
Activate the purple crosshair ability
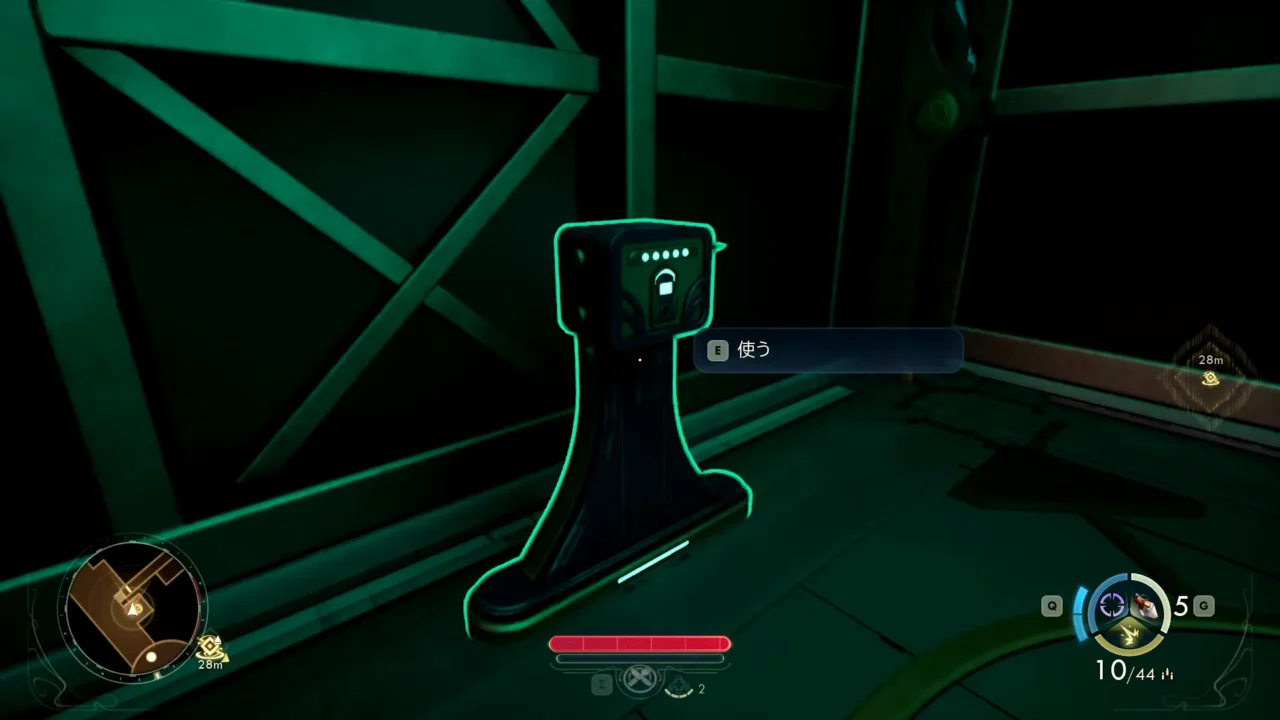tap(1111, 604)
